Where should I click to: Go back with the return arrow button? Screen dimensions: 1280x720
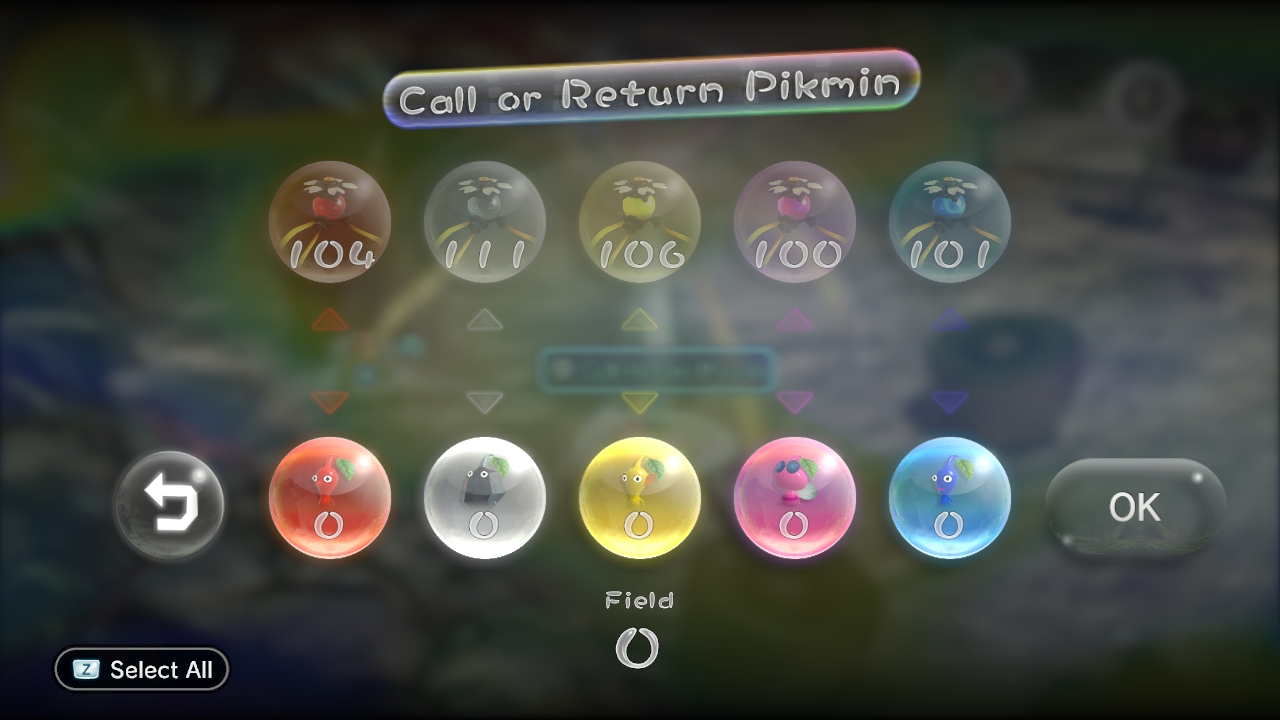tap(169, 505)
